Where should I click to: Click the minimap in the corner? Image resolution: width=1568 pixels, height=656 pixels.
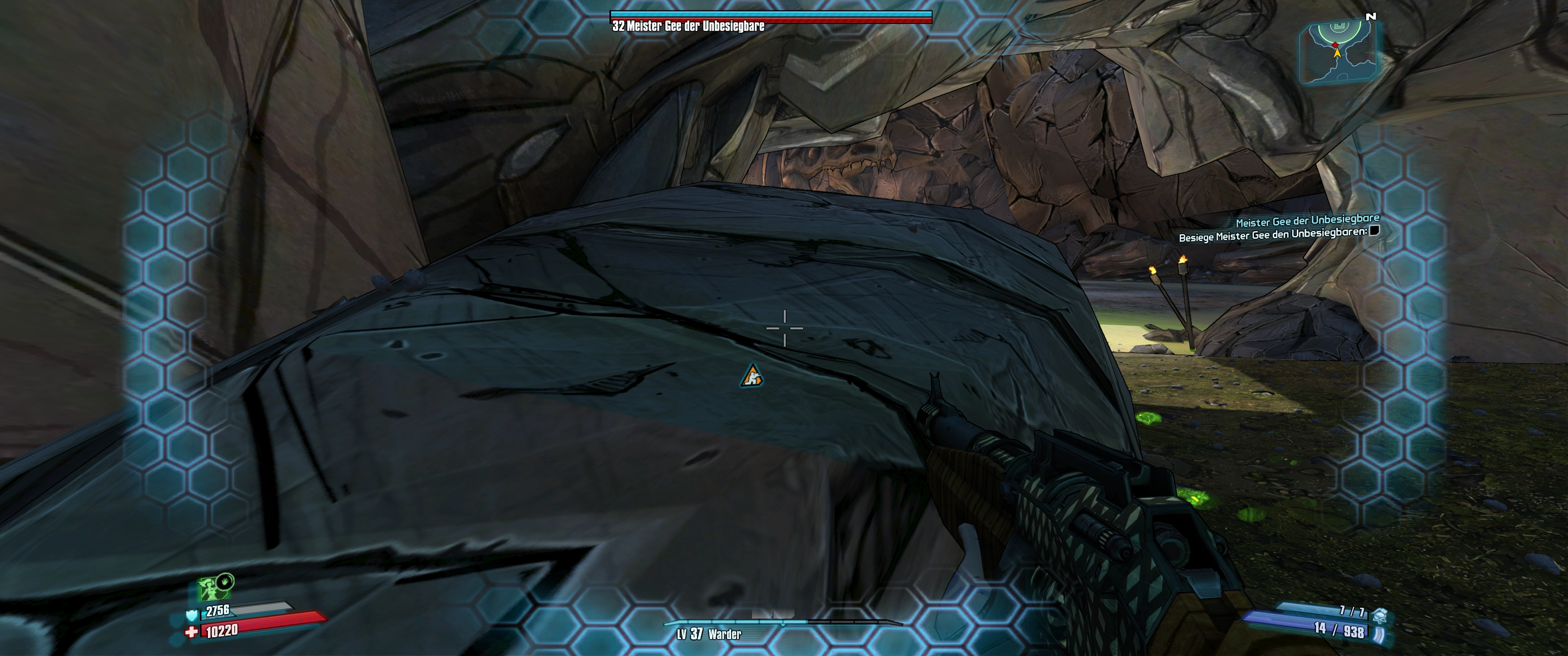(x=1338, y=52)
